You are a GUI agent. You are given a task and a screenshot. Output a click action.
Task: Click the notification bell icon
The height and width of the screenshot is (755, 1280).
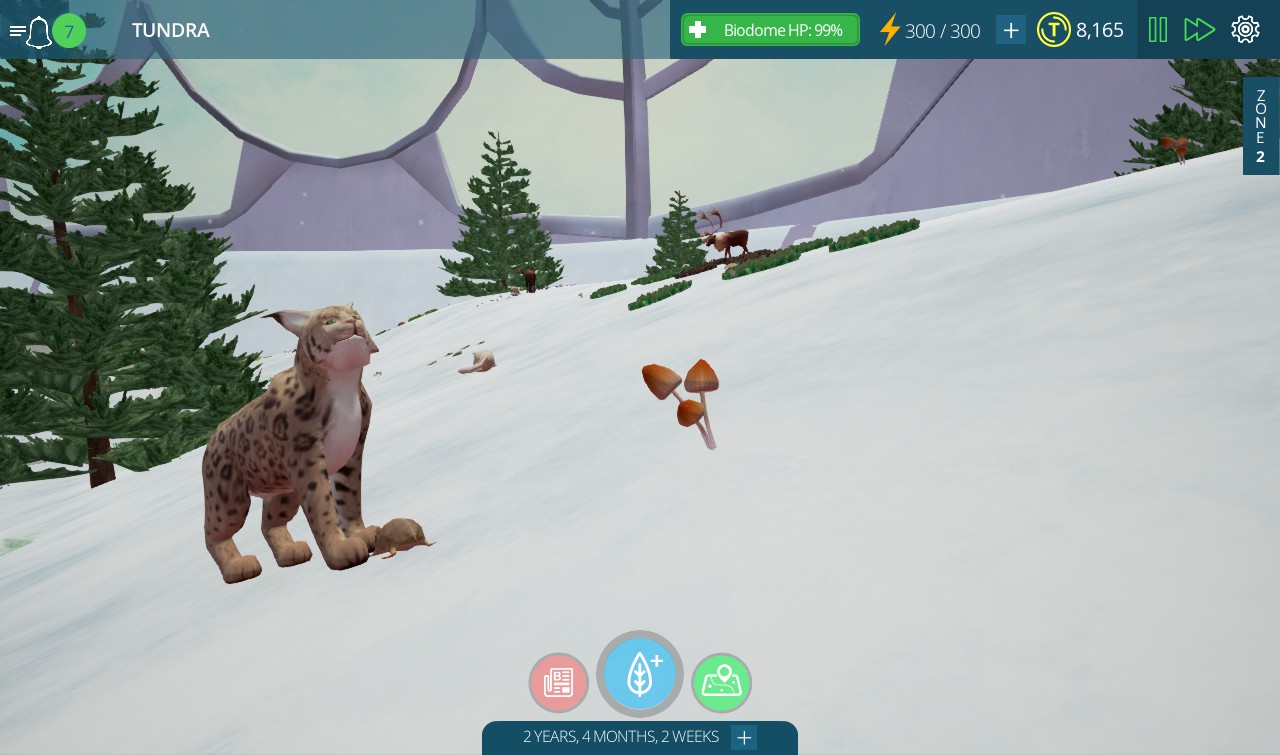(39, 31)
